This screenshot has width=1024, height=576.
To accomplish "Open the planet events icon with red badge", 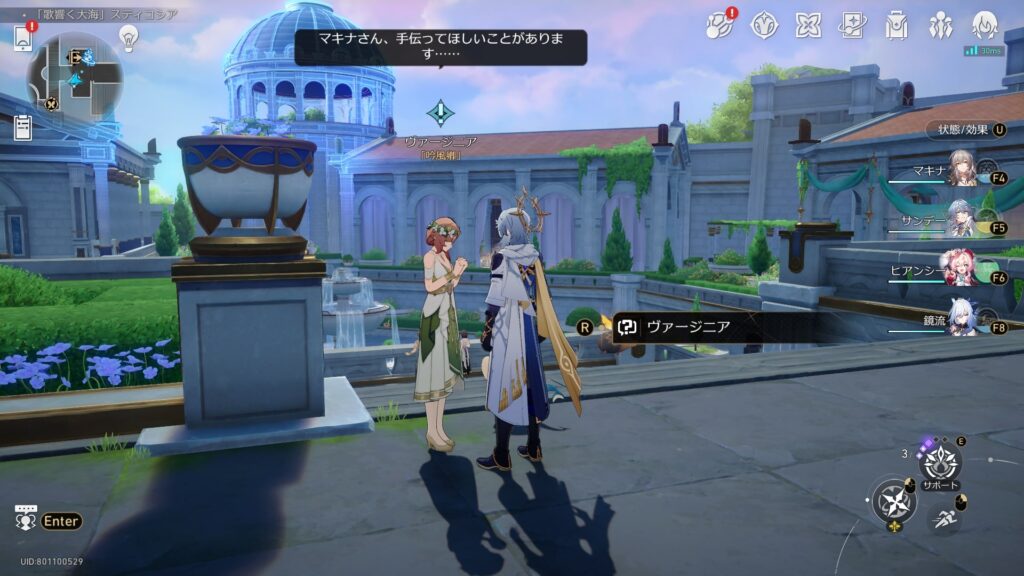I will (719, 25).
